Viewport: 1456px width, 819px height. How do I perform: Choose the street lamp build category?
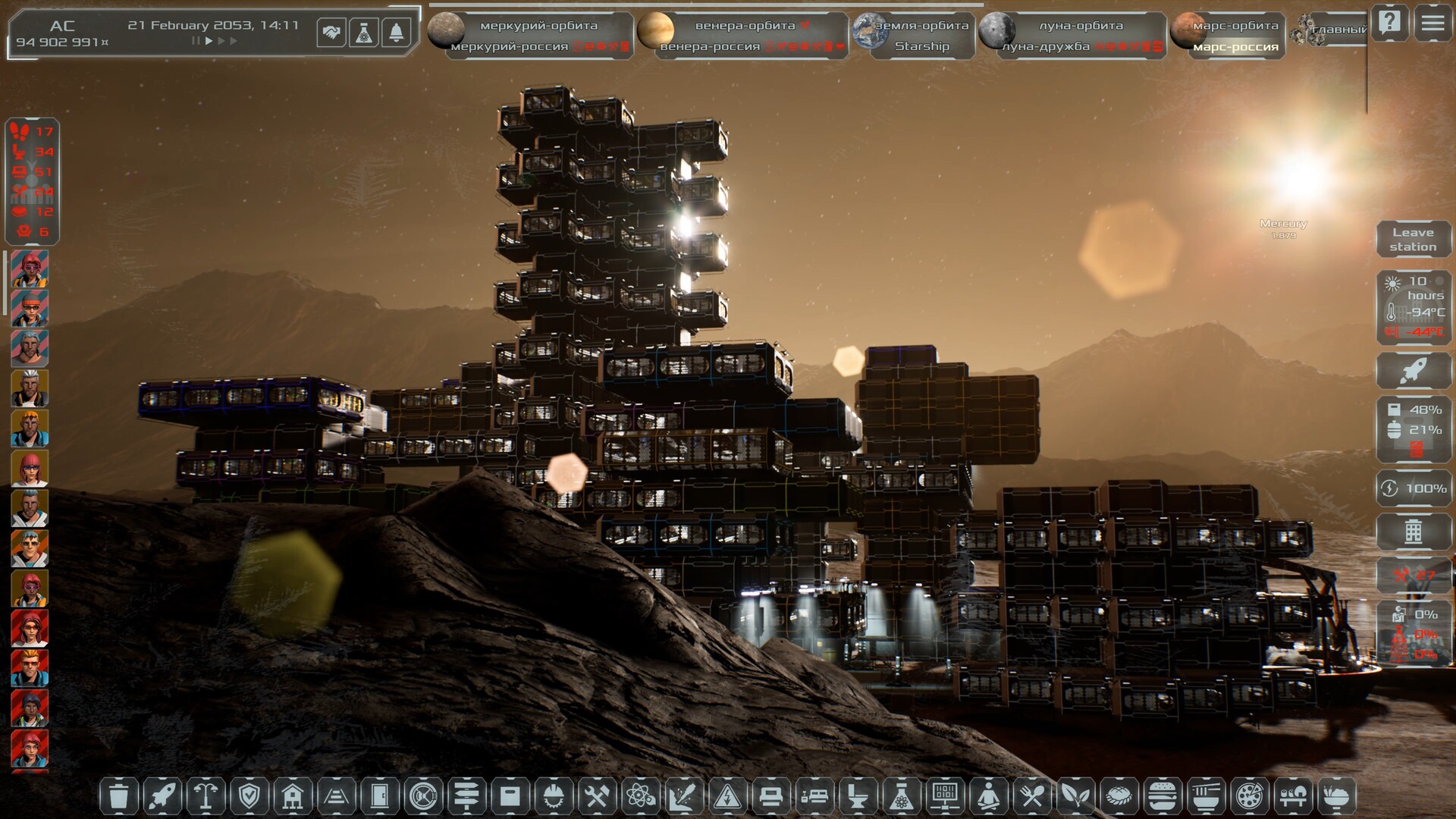coord(206,796)
